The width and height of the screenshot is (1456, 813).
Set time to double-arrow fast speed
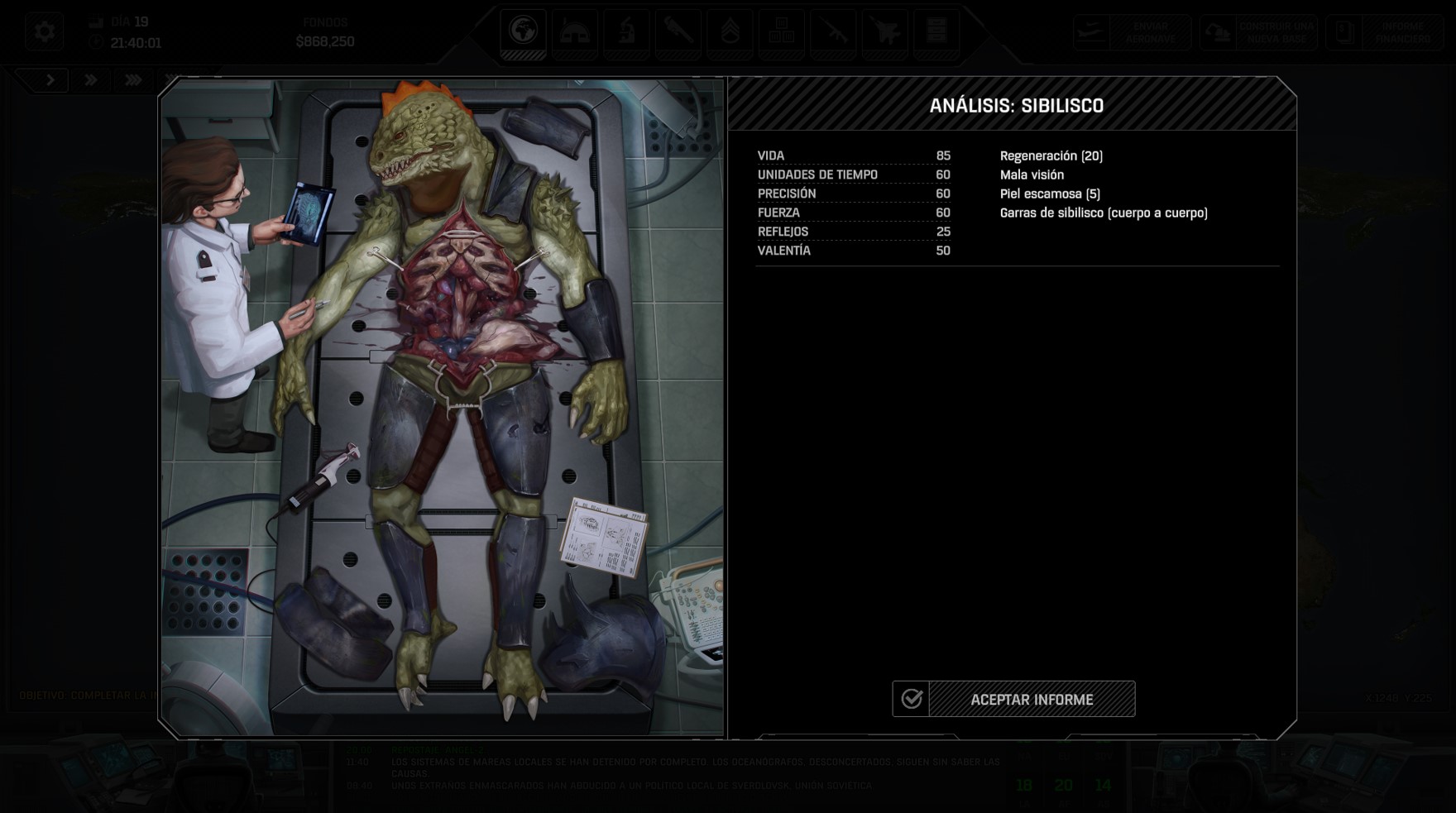pos(91,80)
